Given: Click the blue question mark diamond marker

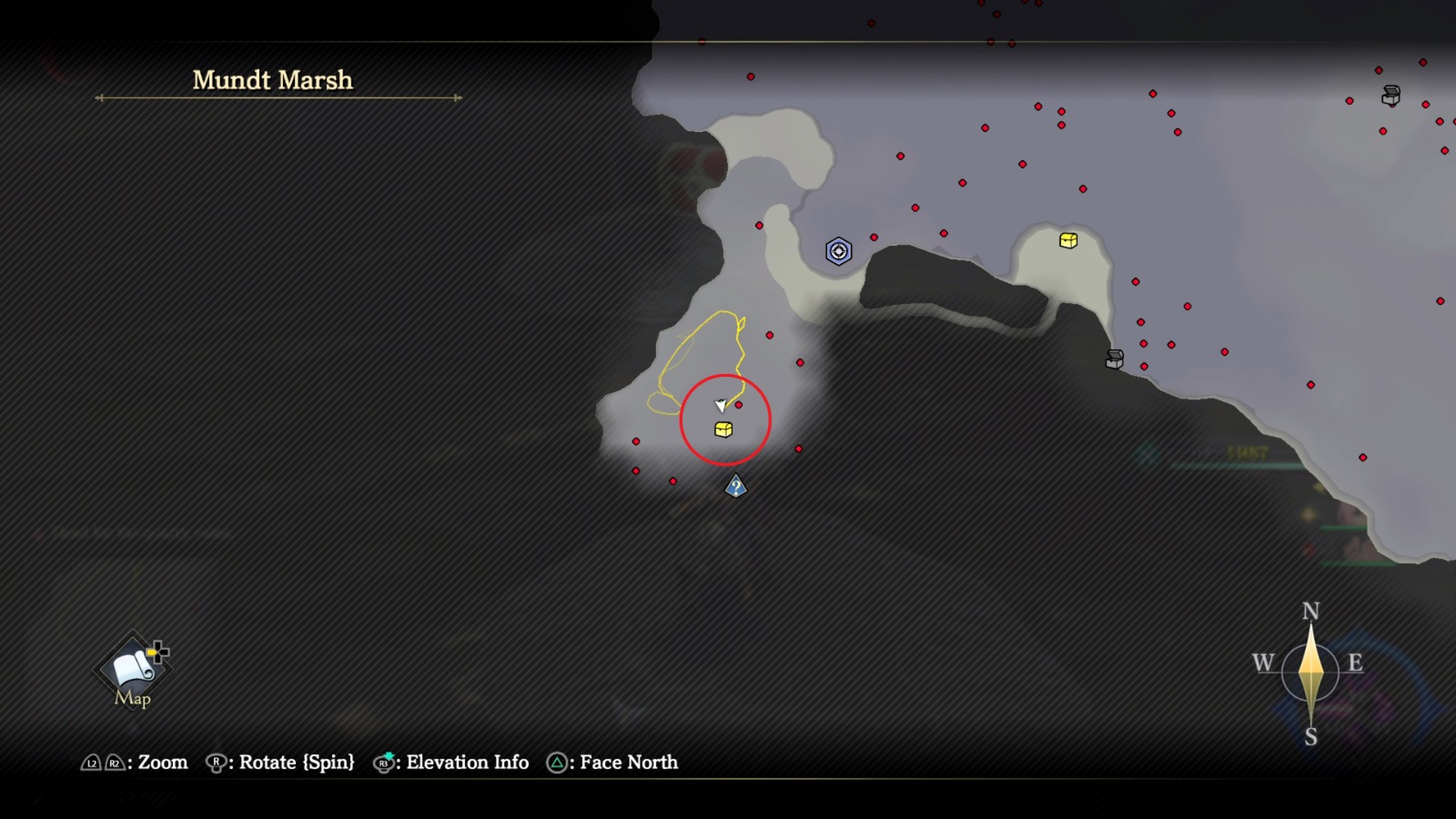Looking at the screenshot, I should pos(735,488).
